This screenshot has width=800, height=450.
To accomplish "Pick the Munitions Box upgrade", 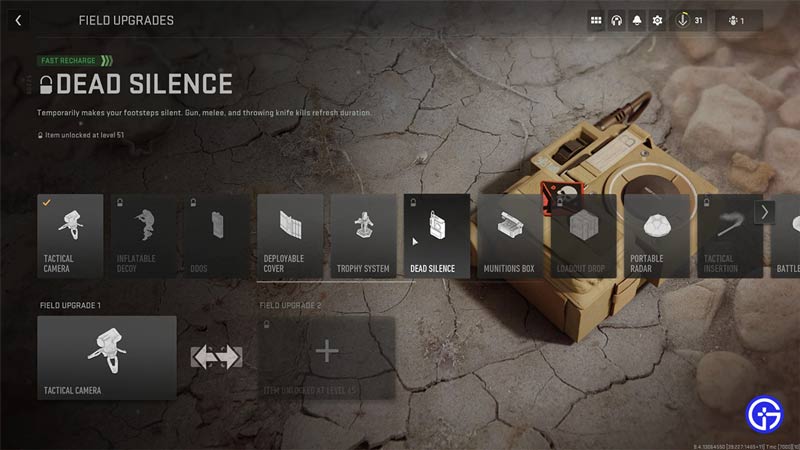I will pos(510,235).
